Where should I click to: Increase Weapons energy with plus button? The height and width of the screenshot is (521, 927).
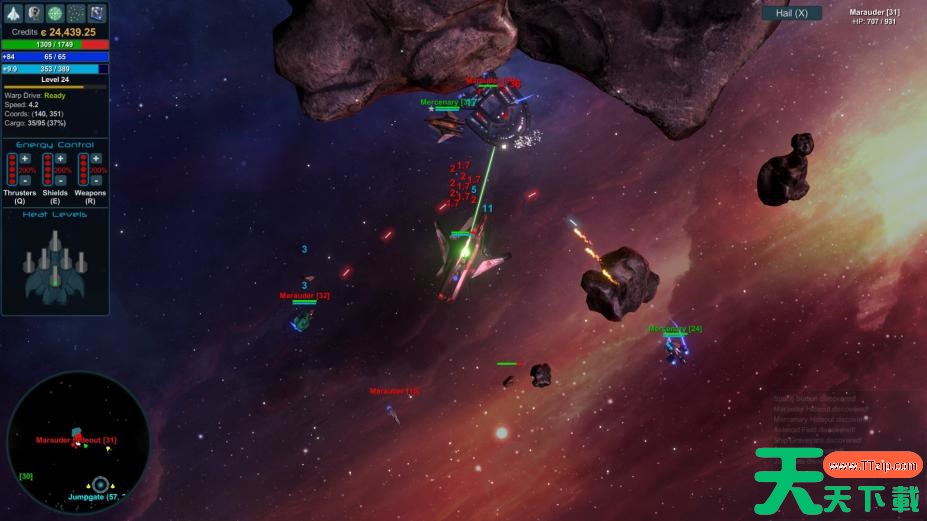point(96,159)
